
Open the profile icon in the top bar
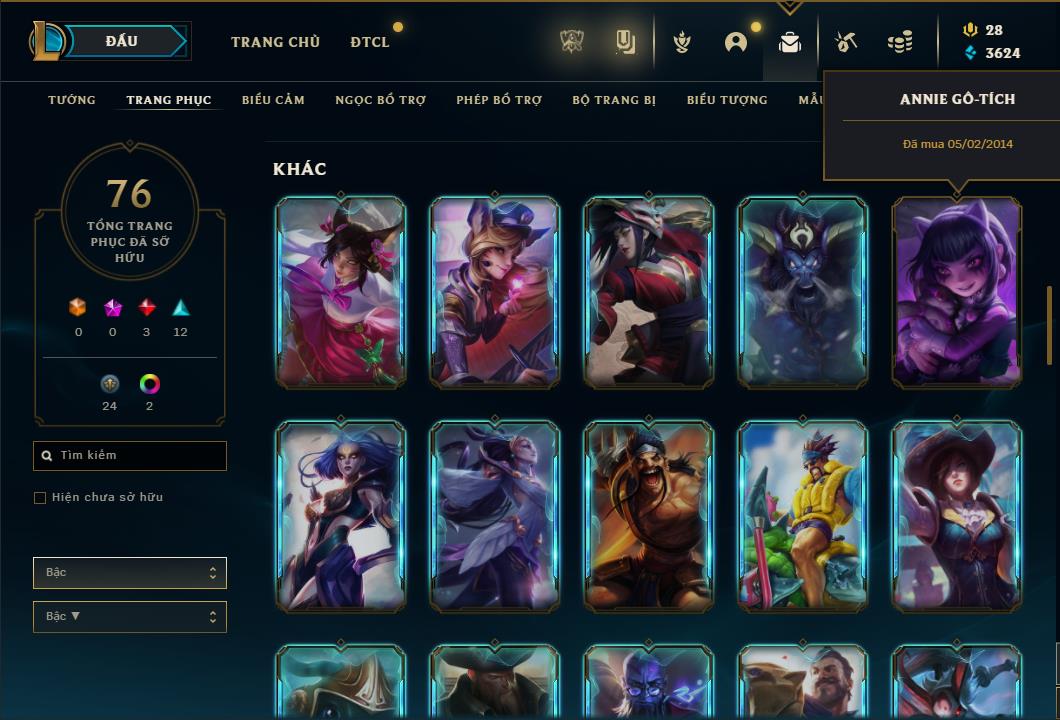tap(736, 42)
